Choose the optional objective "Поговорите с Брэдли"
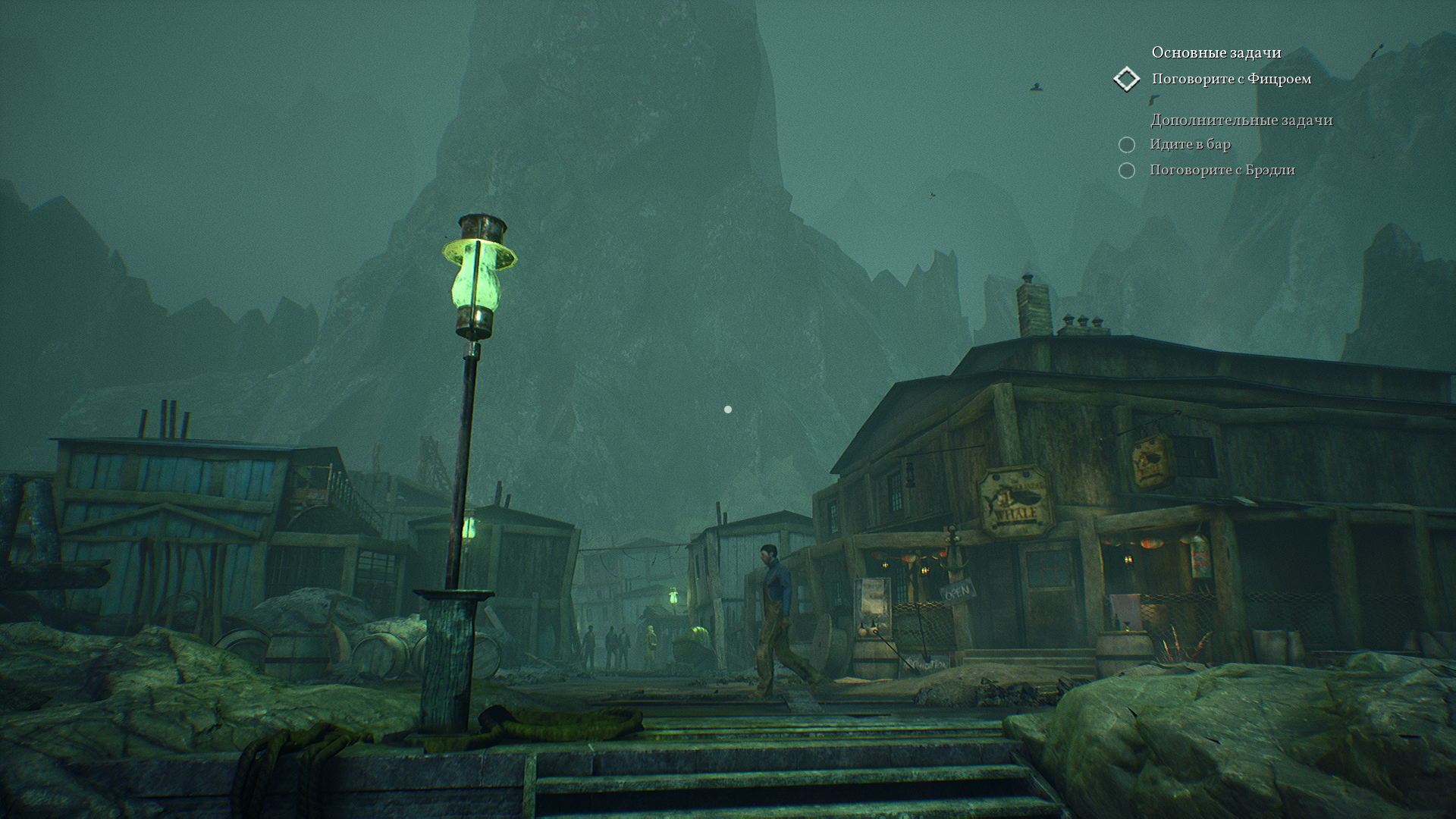This screenshot has height=819, width=1456. [x=1222, y=170]
